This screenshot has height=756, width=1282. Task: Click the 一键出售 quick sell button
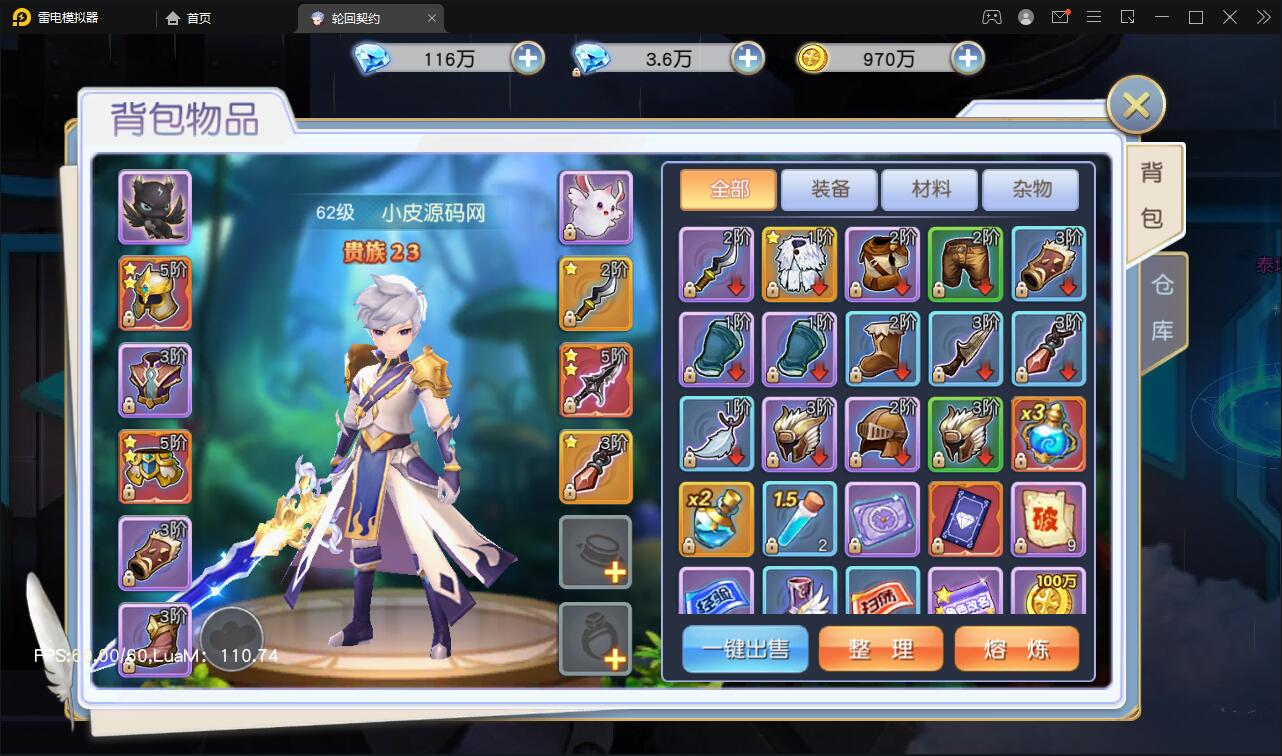click(x=745, y=649)
